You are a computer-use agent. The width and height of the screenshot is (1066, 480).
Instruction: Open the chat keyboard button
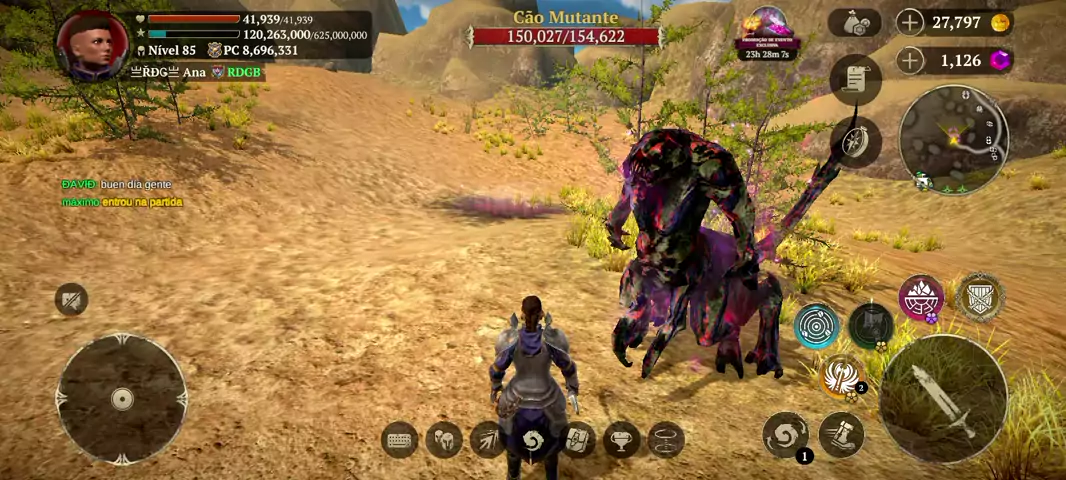coord(401,440)
